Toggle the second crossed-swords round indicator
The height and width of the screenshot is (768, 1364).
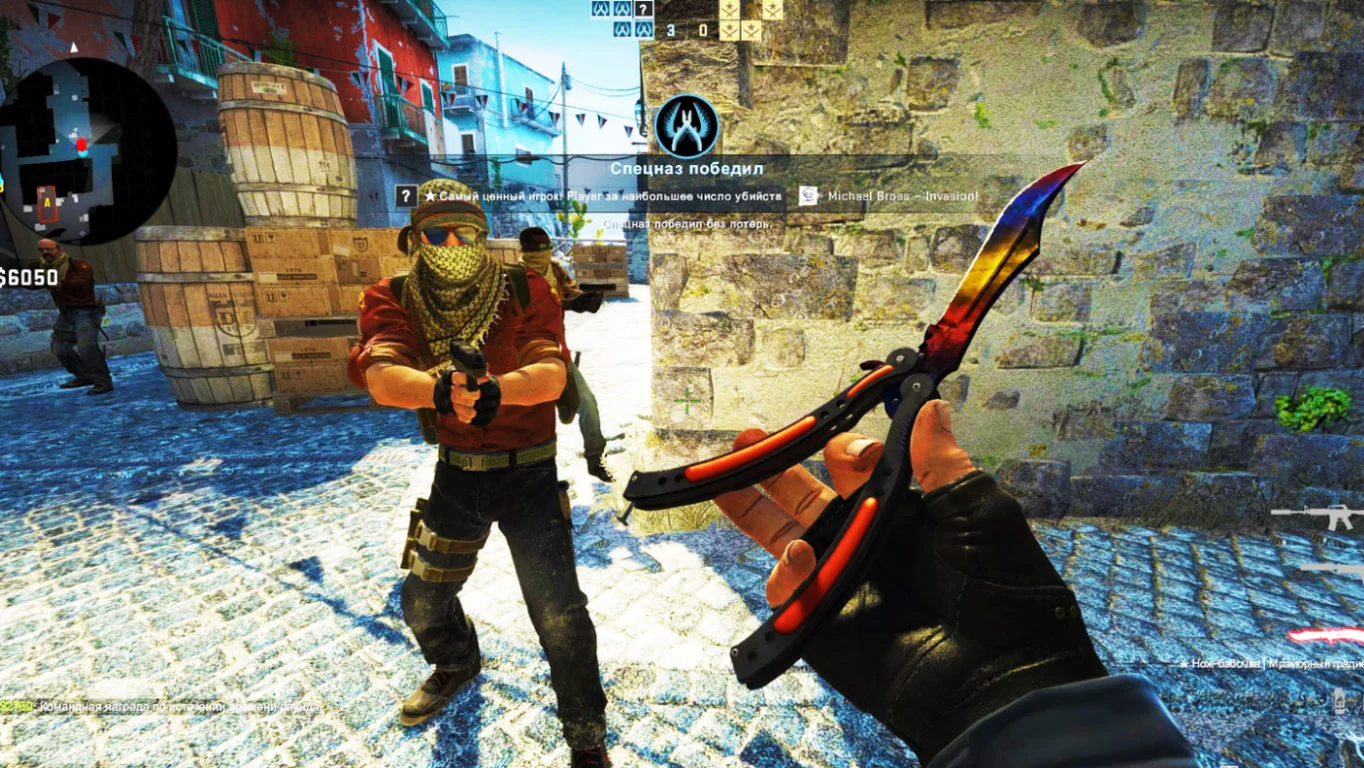click(751, 30)
